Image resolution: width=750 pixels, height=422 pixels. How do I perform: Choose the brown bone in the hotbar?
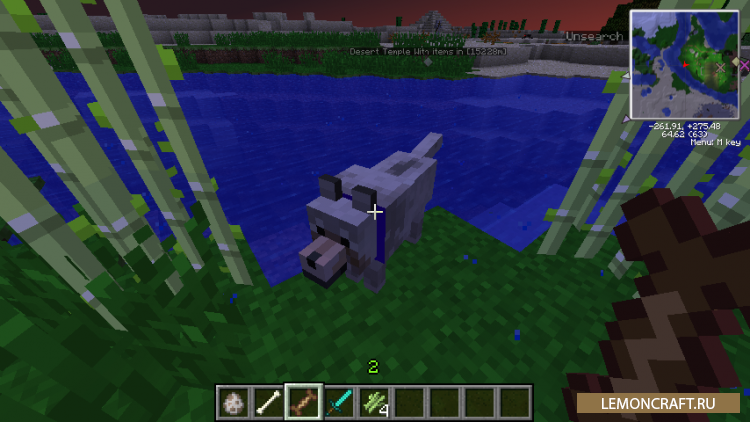(x=303, y=402)
